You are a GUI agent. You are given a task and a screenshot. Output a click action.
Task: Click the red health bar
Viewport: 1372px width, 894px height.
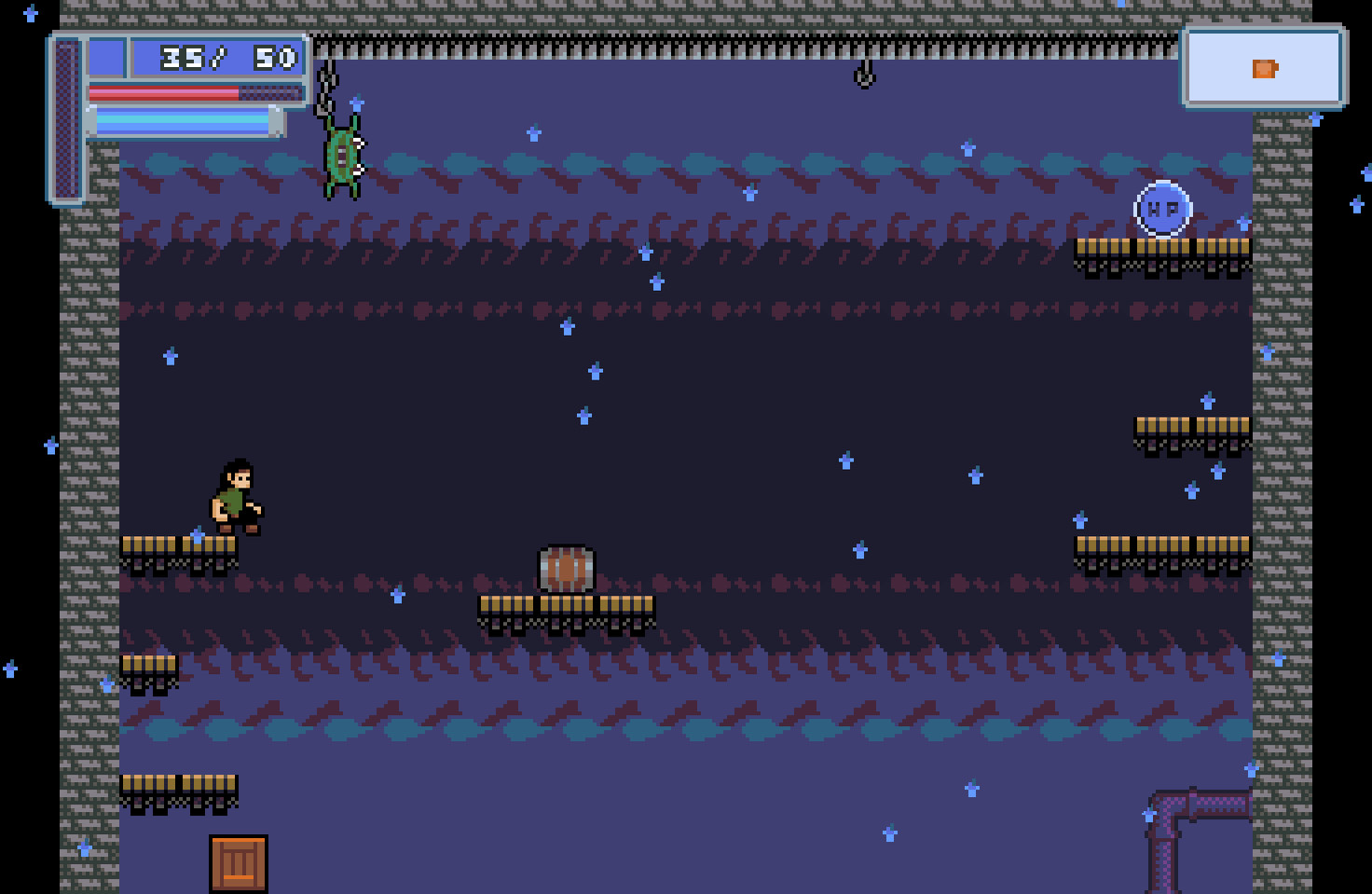pyautogui.click(x=163, y=91)
